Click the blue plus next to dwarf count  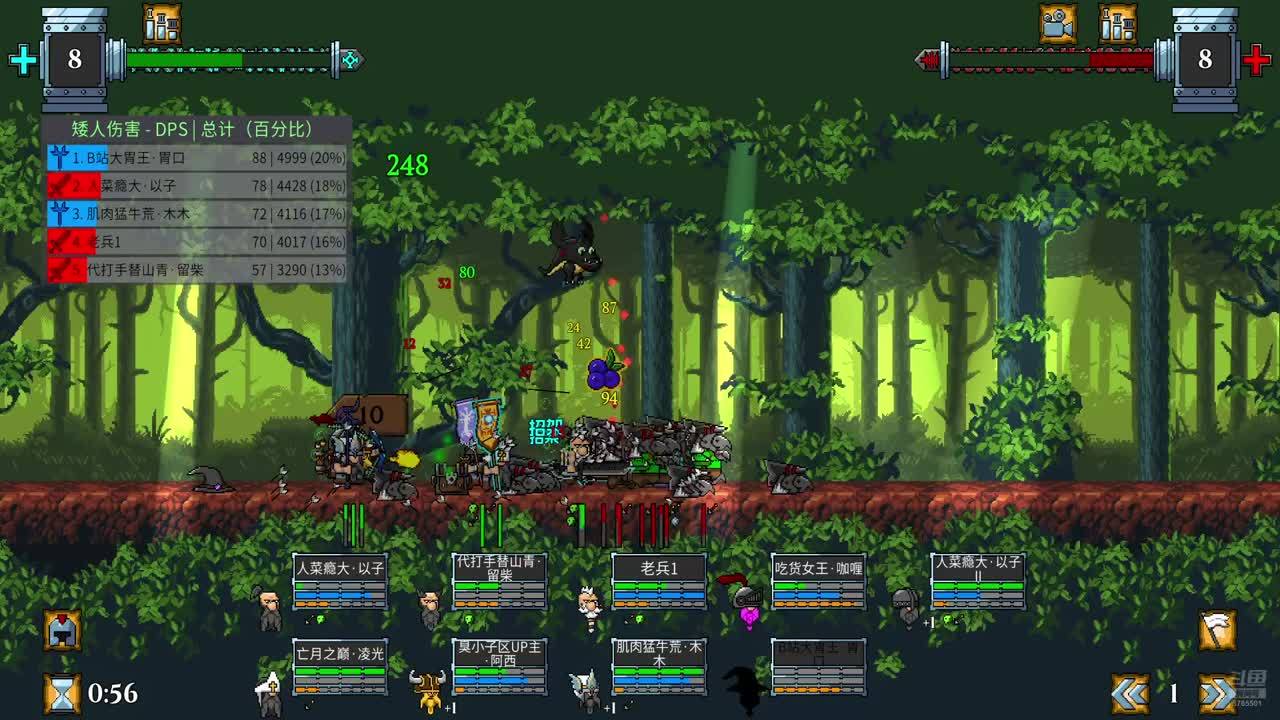(22, 60)
